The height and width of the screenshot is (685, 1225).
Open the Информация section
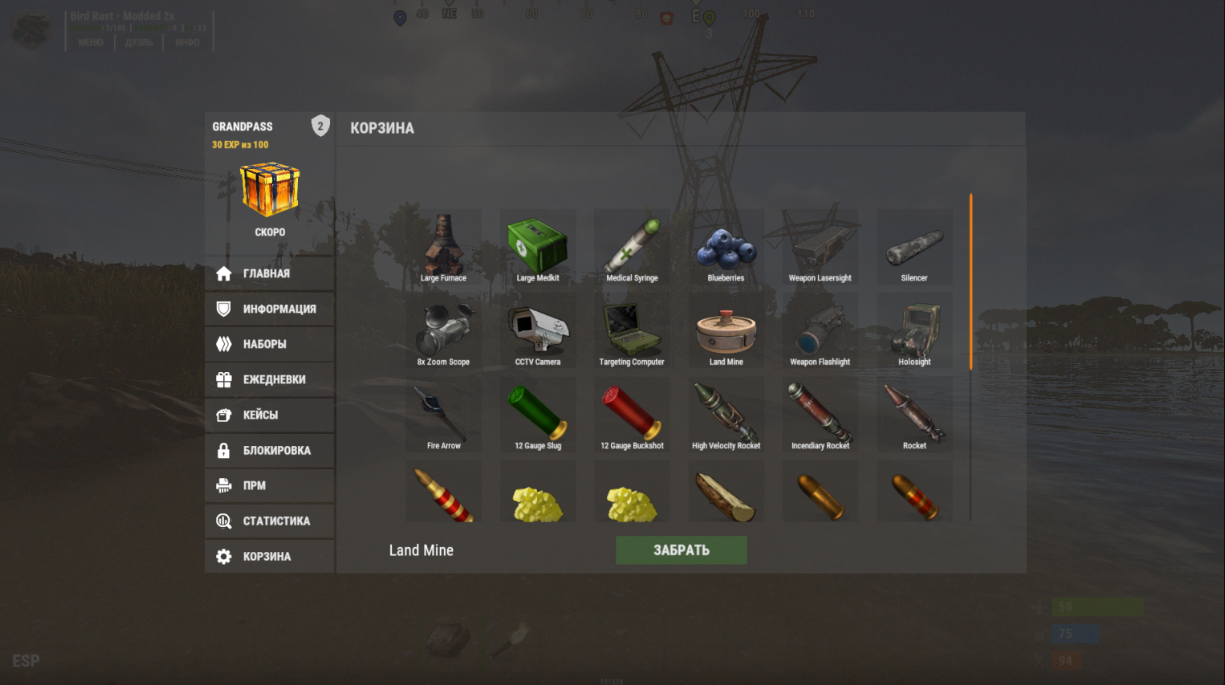[270, 309]
